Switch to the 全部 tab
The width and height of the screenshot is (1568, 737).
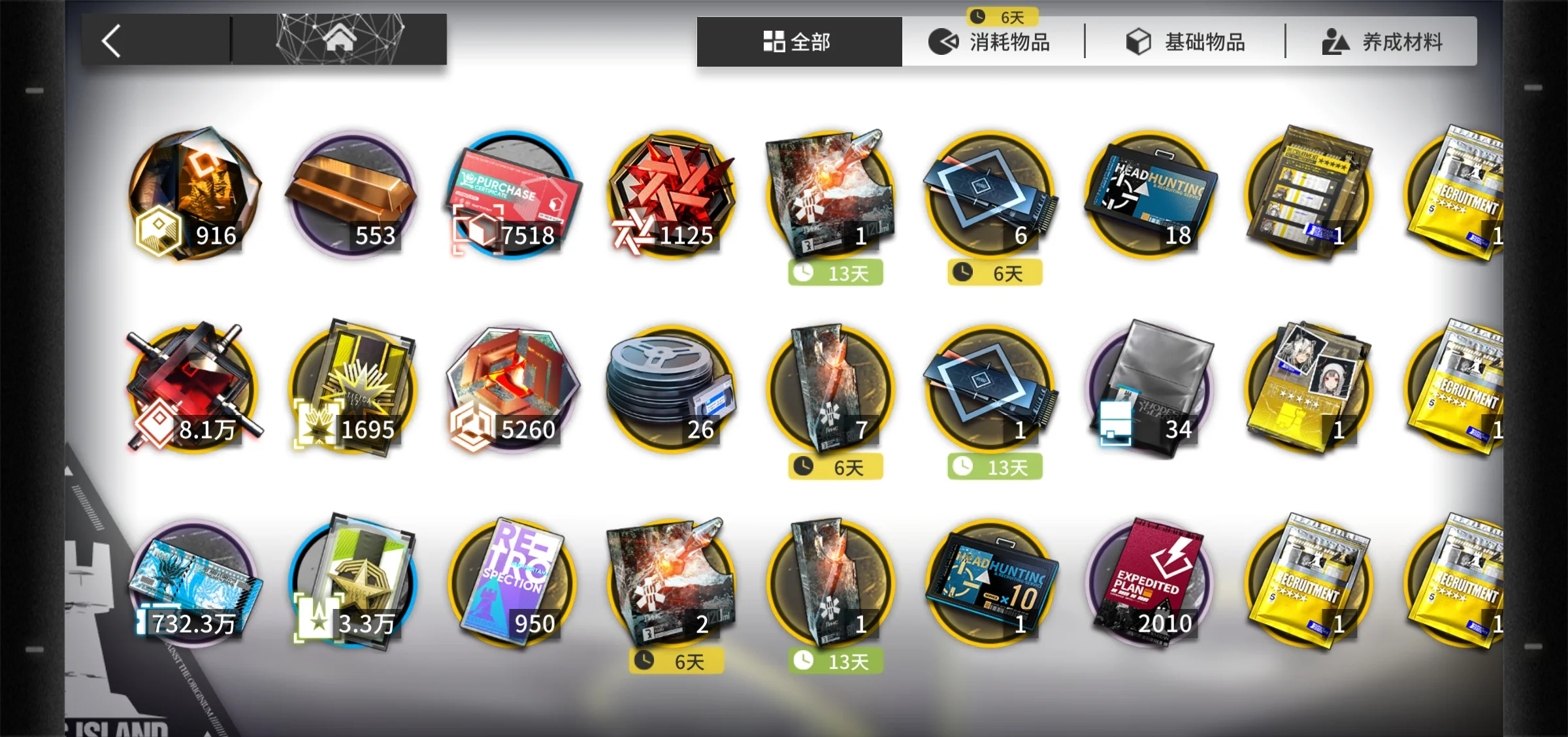798,42
